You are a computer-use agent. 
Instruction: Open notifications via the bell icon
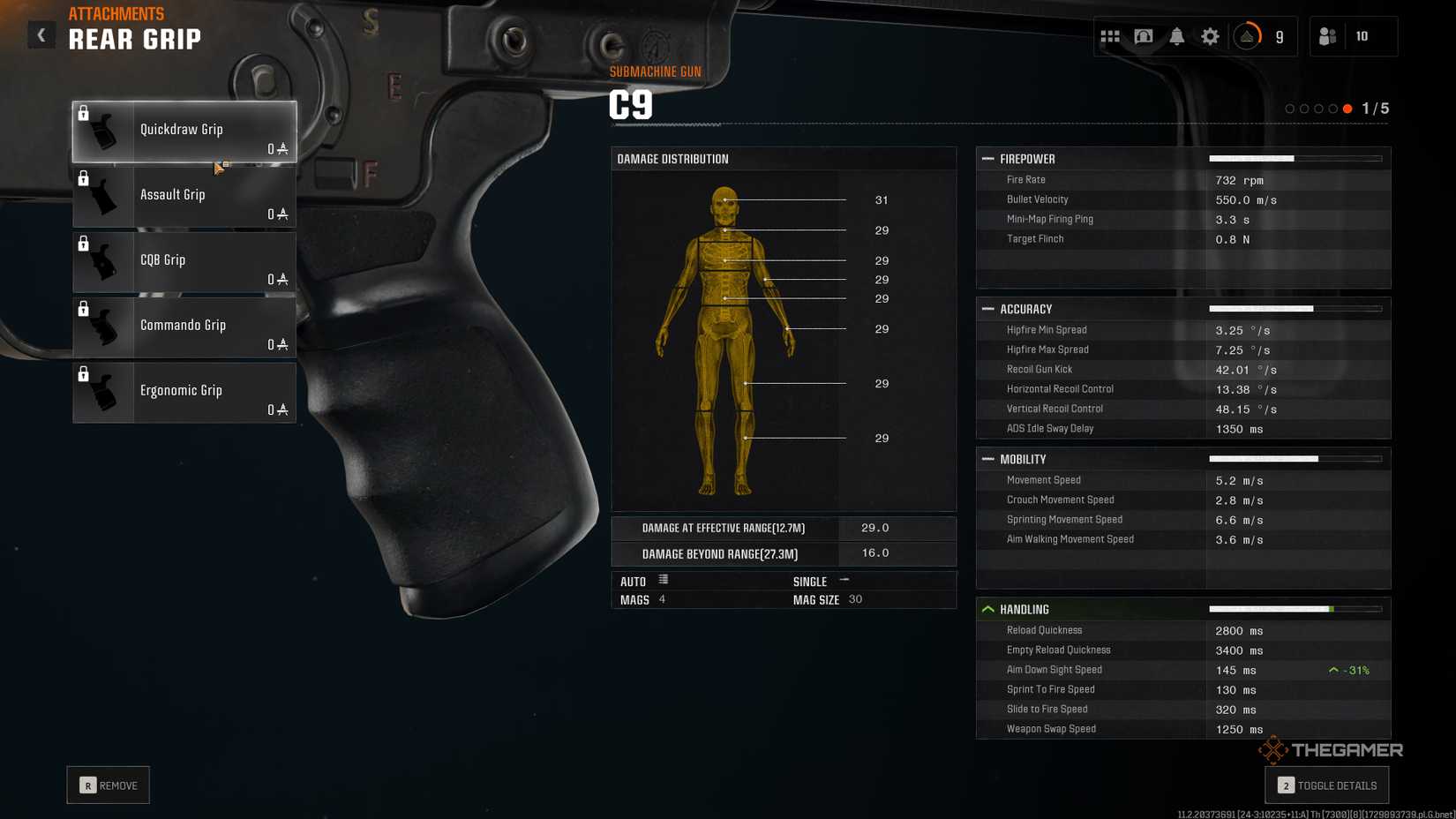(1177, 36)
